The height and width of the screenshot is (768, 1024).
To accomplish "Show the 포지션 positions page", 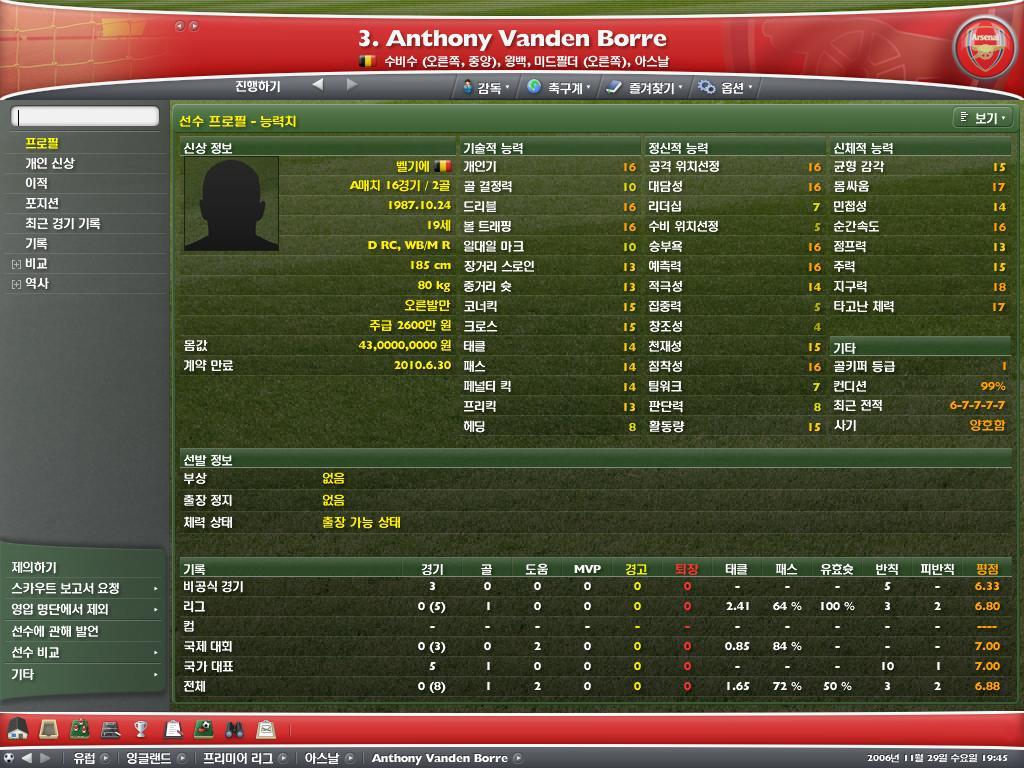I will pyautogui.click(x=42, y=203).
